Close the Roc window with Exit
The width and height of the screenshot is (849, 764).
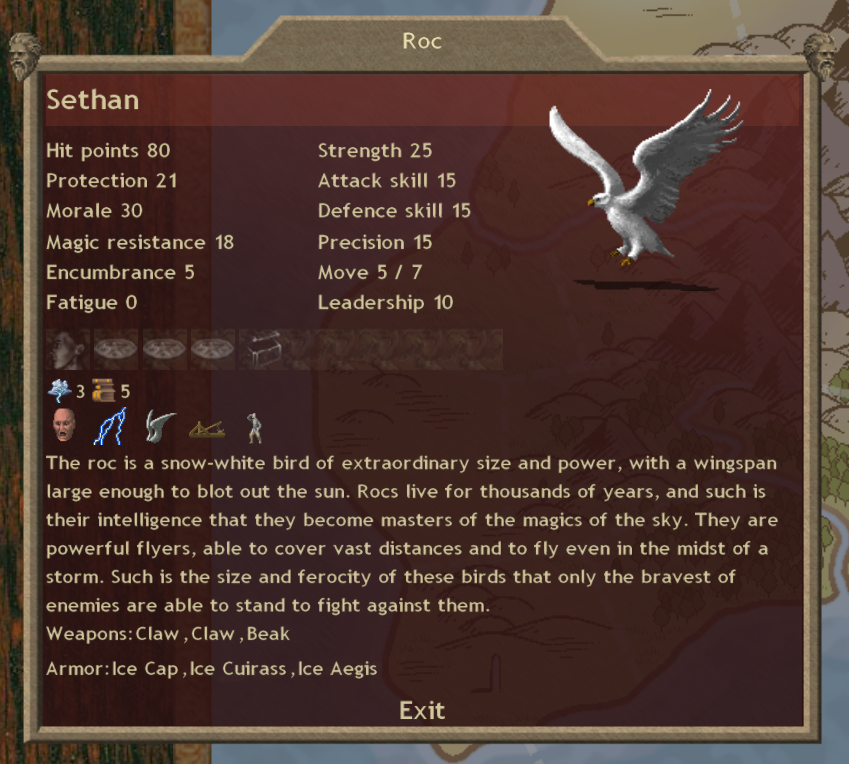coord(422,710)
